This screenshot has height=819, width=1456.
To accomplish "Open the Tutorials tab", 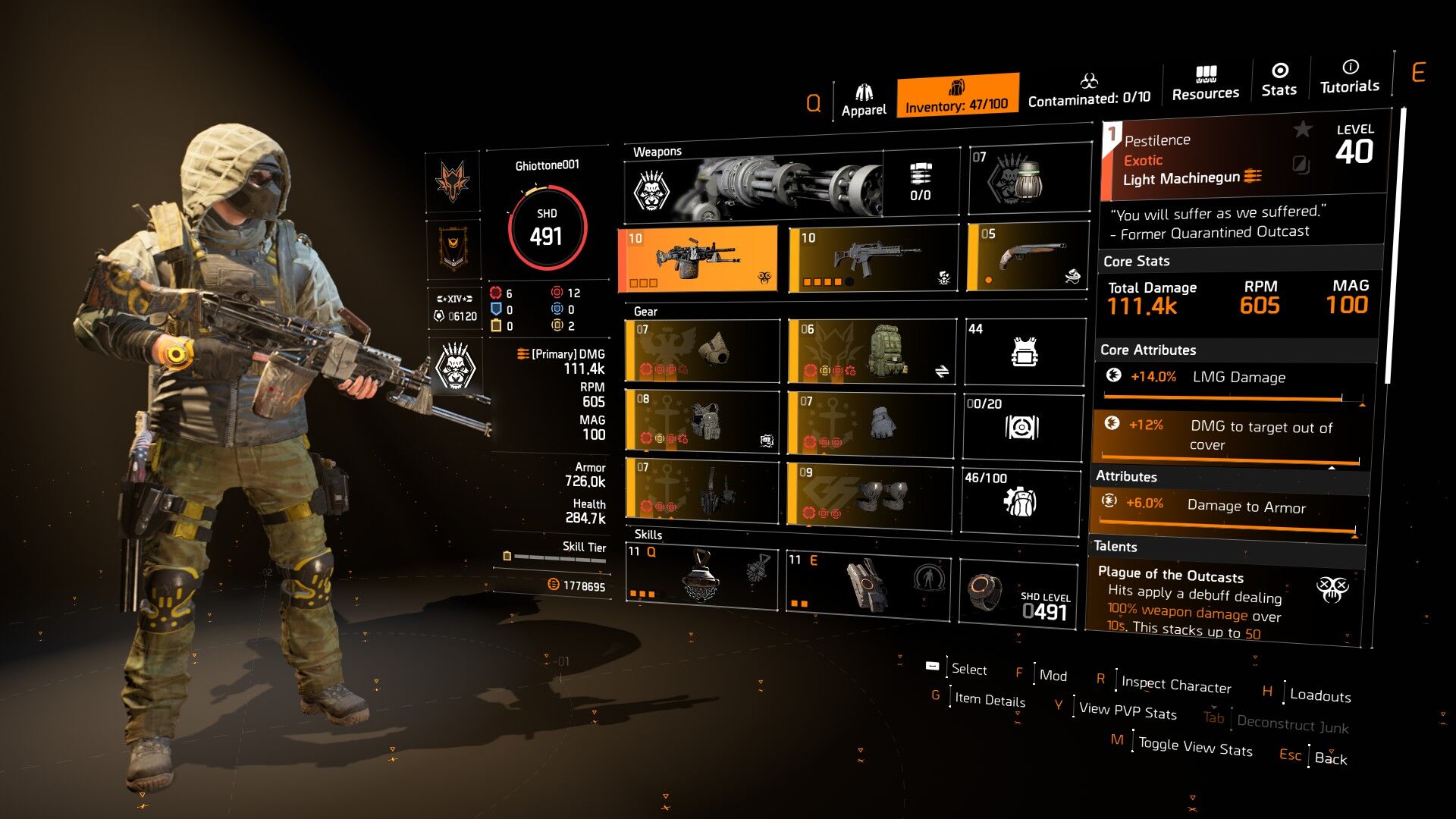I will pyautogui.click(x=1349, y=77).
